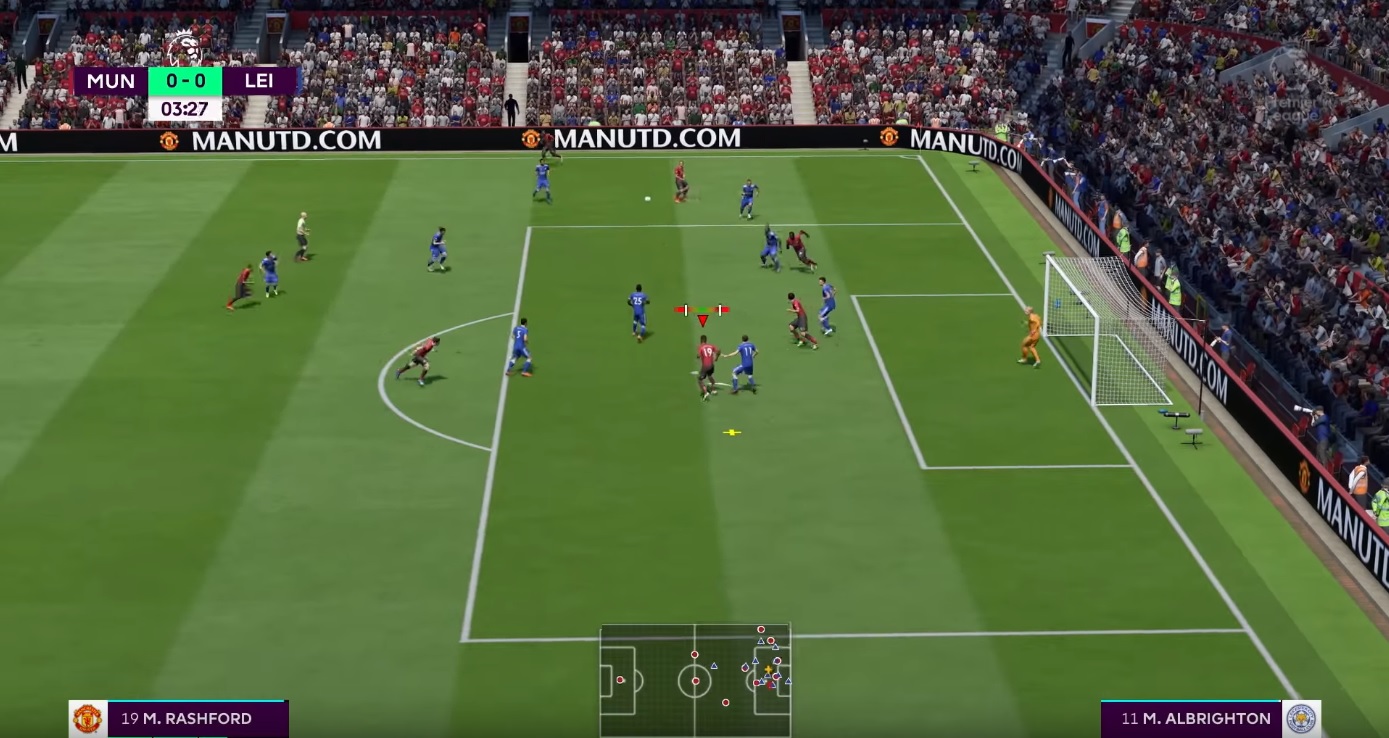Expand the LEI team score panel
The height and width of the screenshot is (738, 1389).
(x=258, y=81)
